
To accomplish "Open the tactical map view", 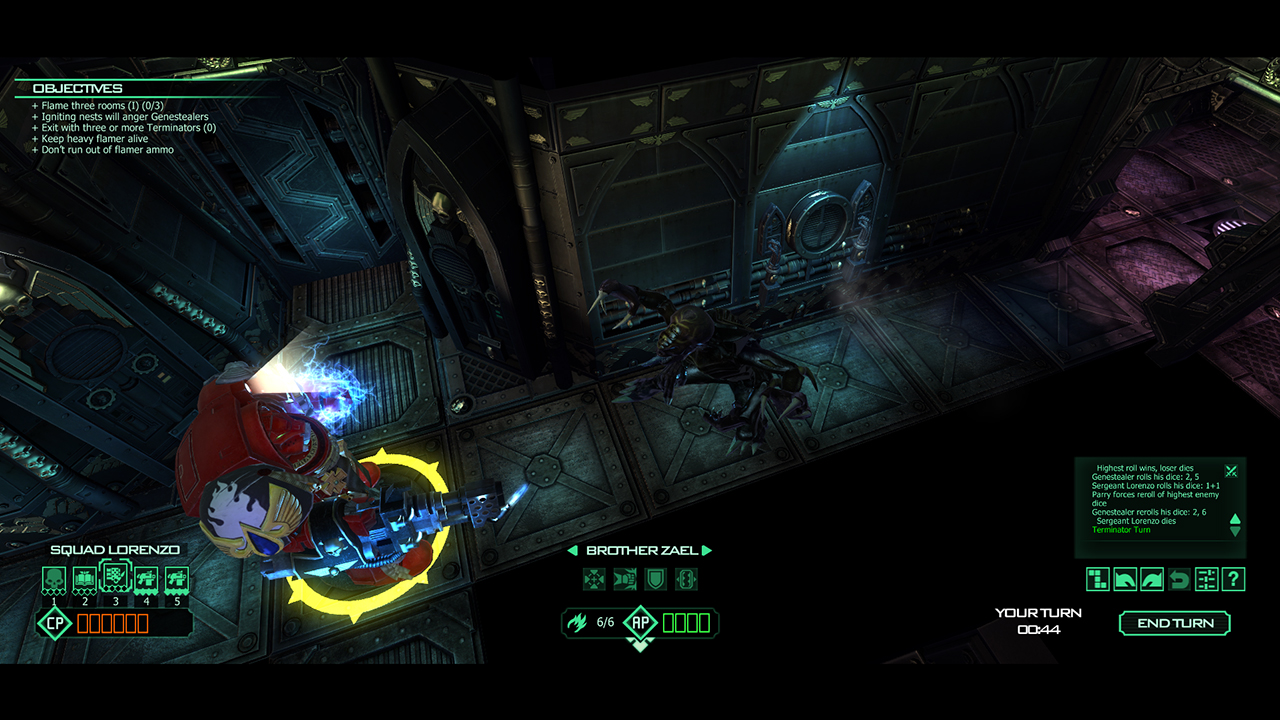I will point(1098,579).
